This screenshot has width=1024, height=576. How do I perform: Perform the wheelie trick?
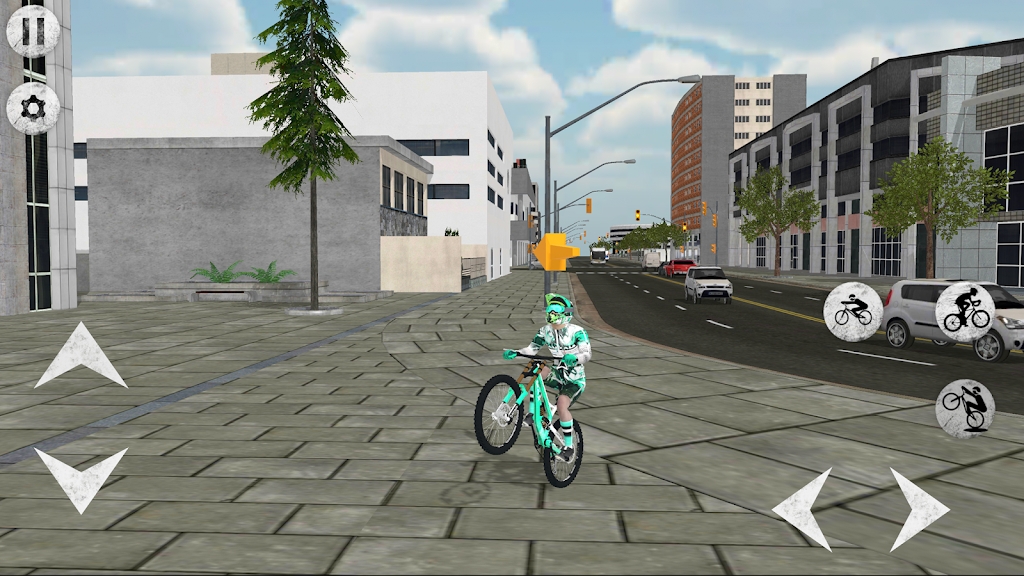965,408
